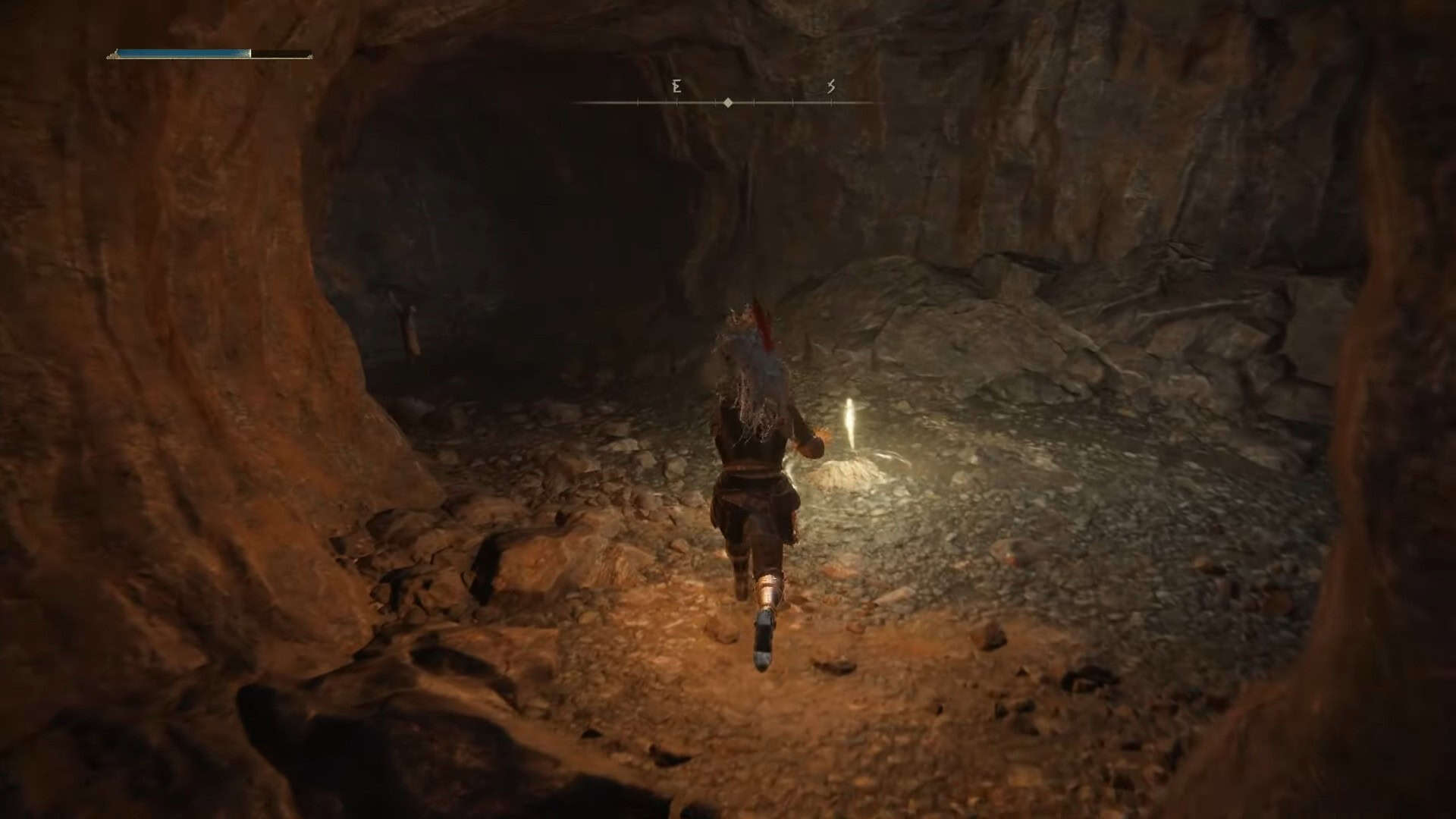This screenshot has height=819, width=1456.
Task: Click the diamond facing marker on the compass
Action: click(x=726, y=102)
